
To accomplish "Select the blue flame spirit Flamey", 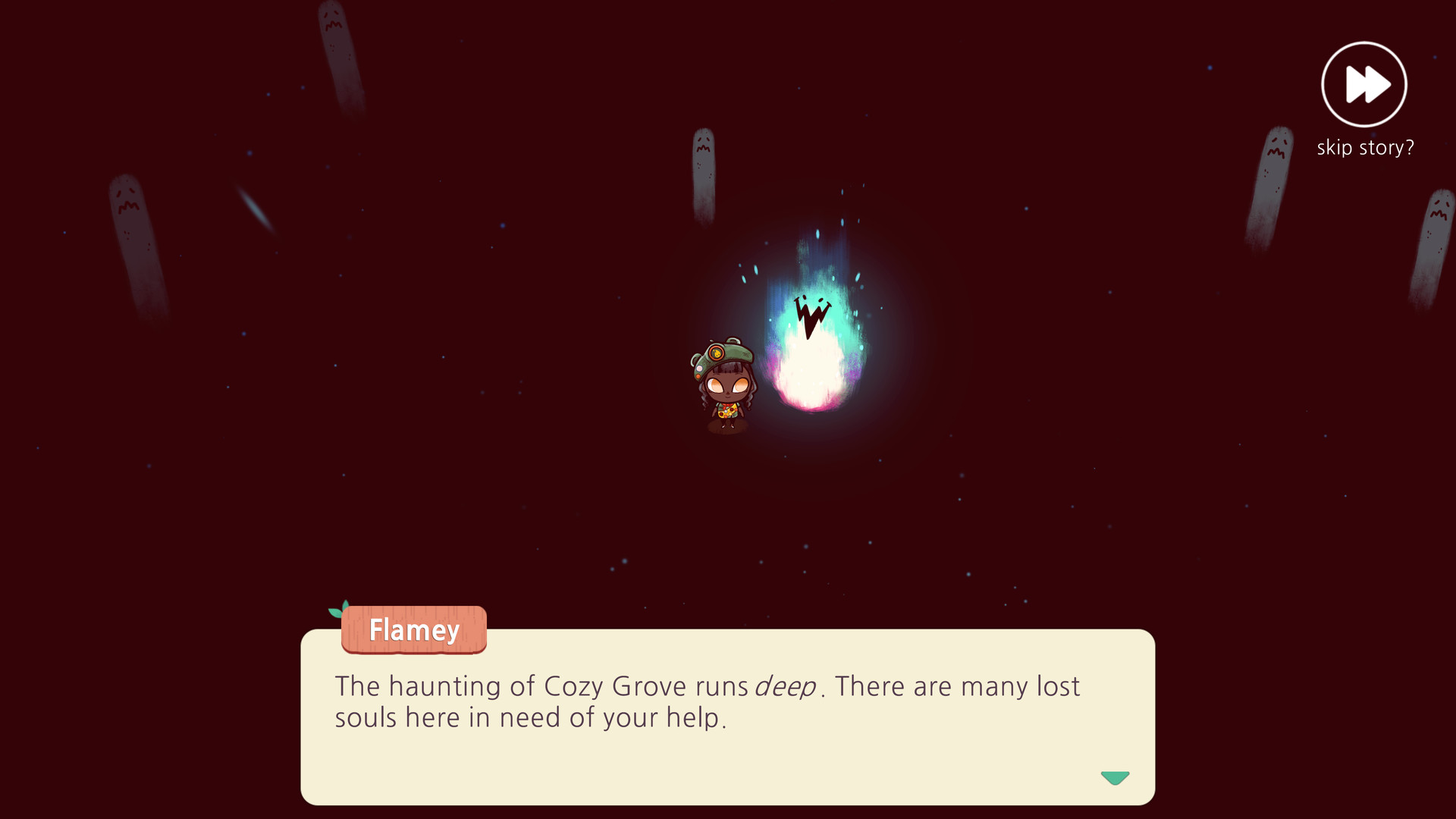I will click(x=811, y=349).
